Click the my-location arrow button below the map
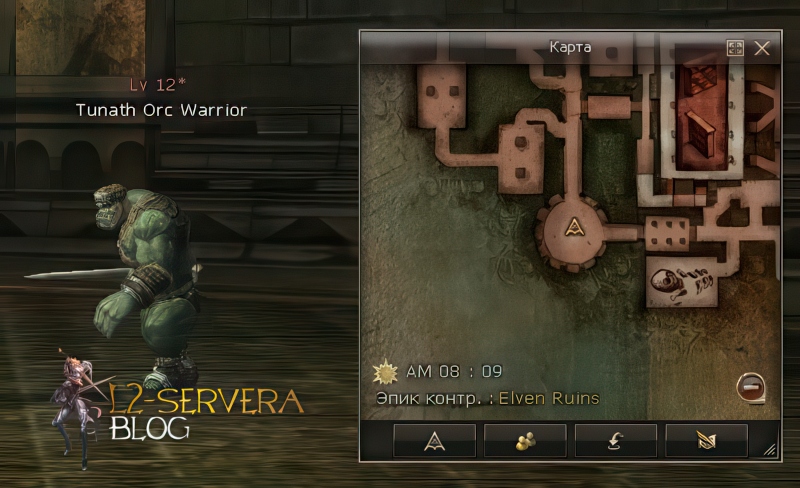This screenshot has height=488, width=800. (435, 440)
